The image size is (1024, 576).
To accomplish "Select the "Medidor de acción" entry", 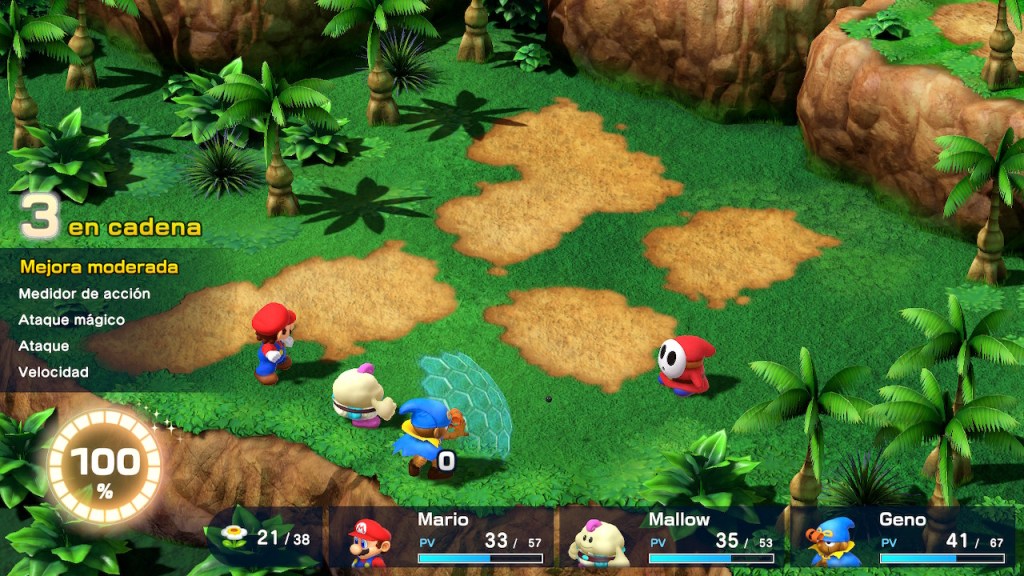I will point(84,294).
